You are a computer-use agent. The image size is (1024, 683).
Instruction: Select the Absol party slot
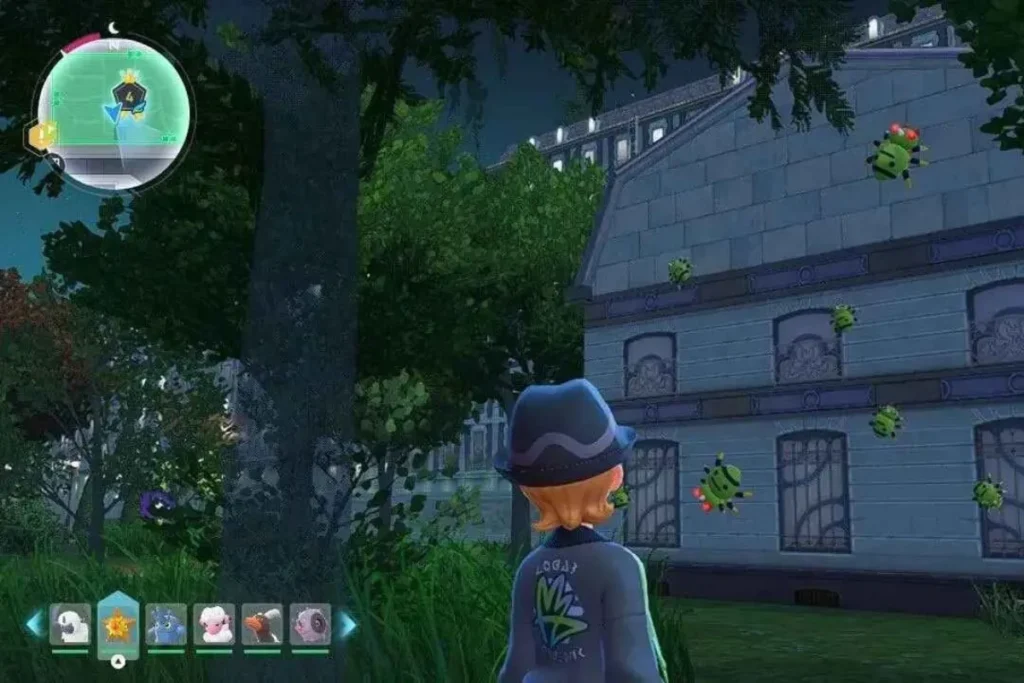pyautogui.click(x=70, y=624)
